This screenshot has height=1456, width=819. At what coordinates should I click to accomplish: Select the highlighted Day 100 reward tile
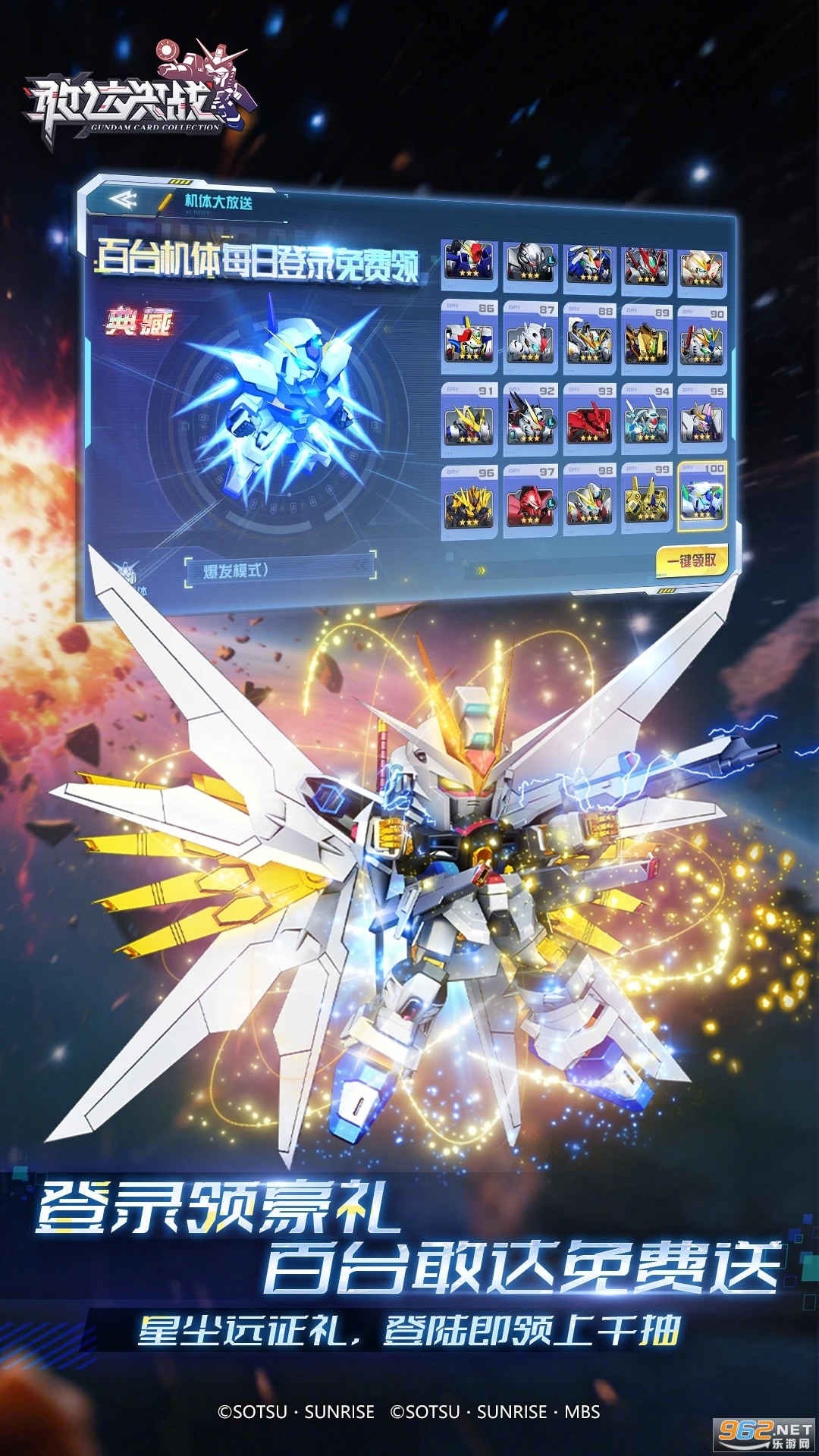(x=702, y=496)
